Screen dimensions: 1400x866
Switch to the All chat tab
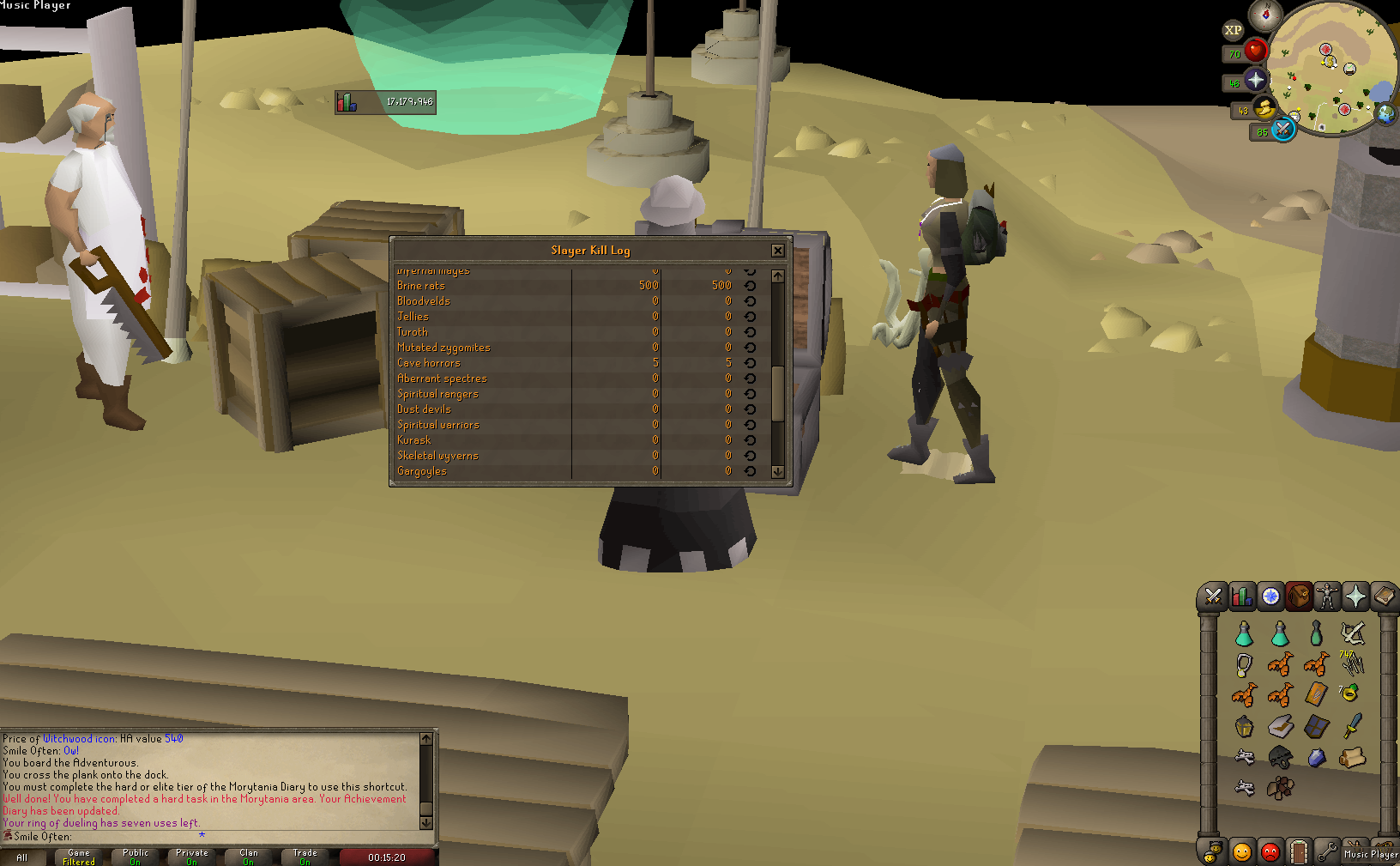pos(24,857)
